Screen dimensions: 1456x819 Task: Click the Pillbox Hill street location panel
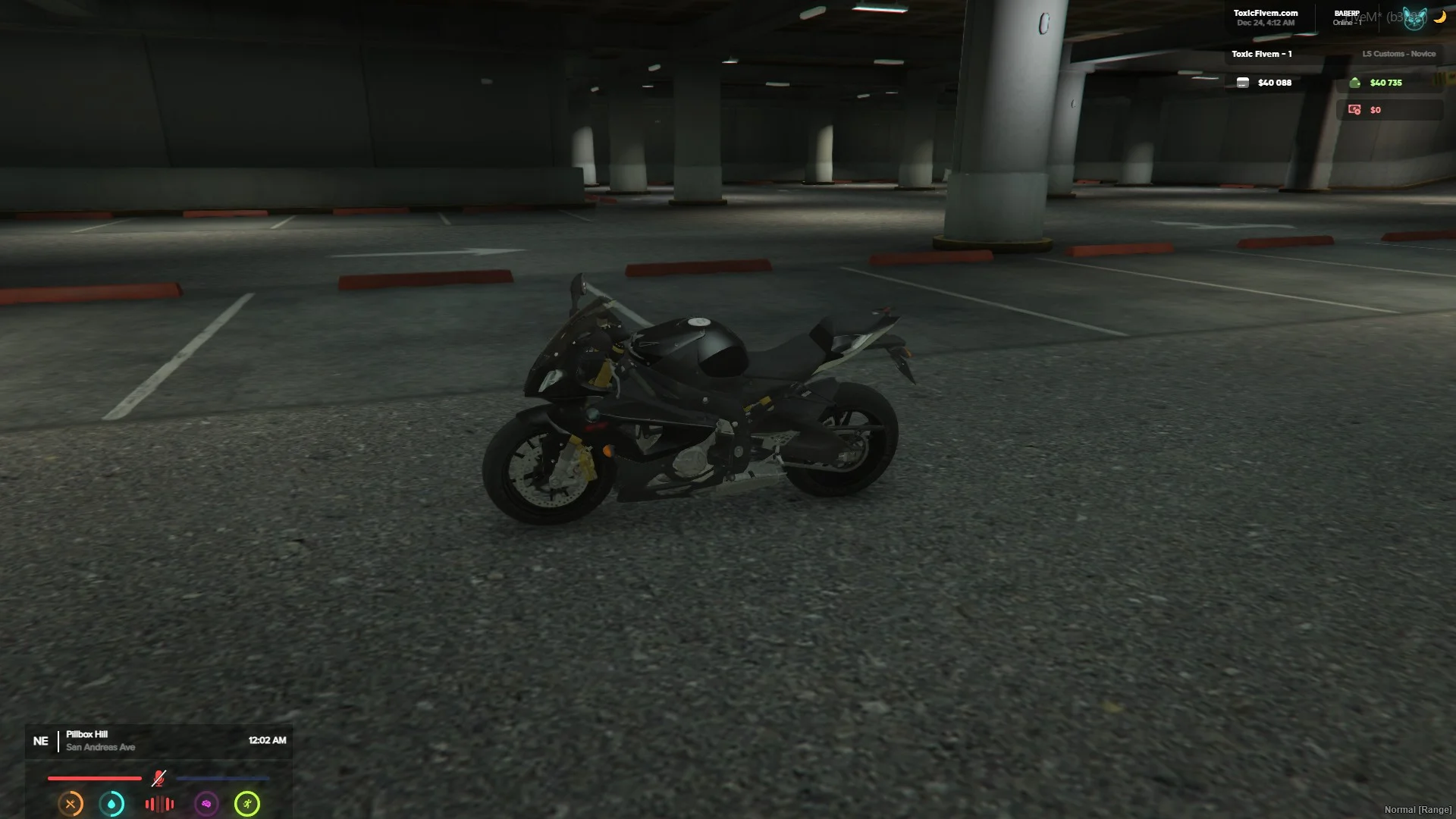100,741
